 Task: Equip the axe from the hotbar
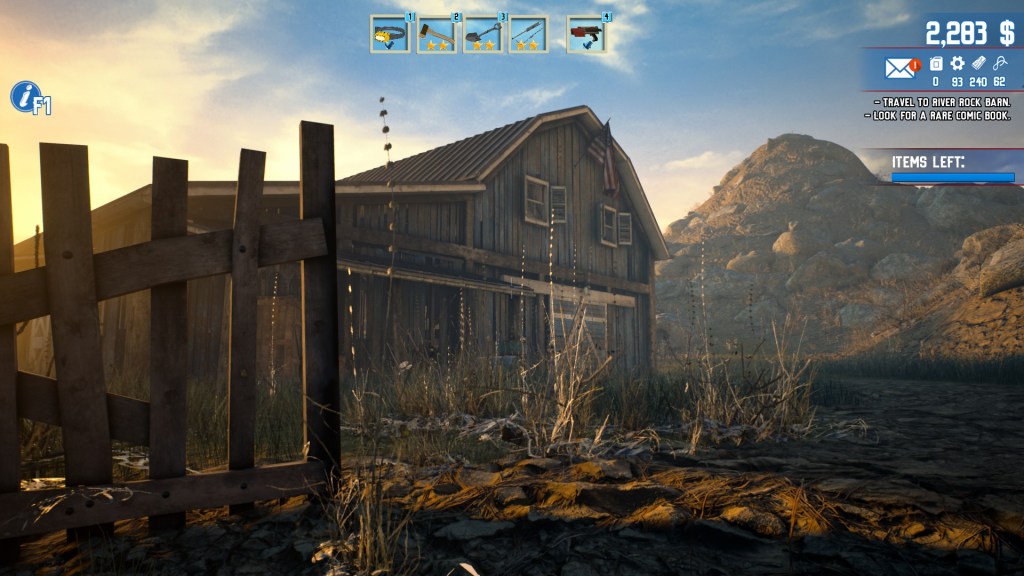click(436, 34)
